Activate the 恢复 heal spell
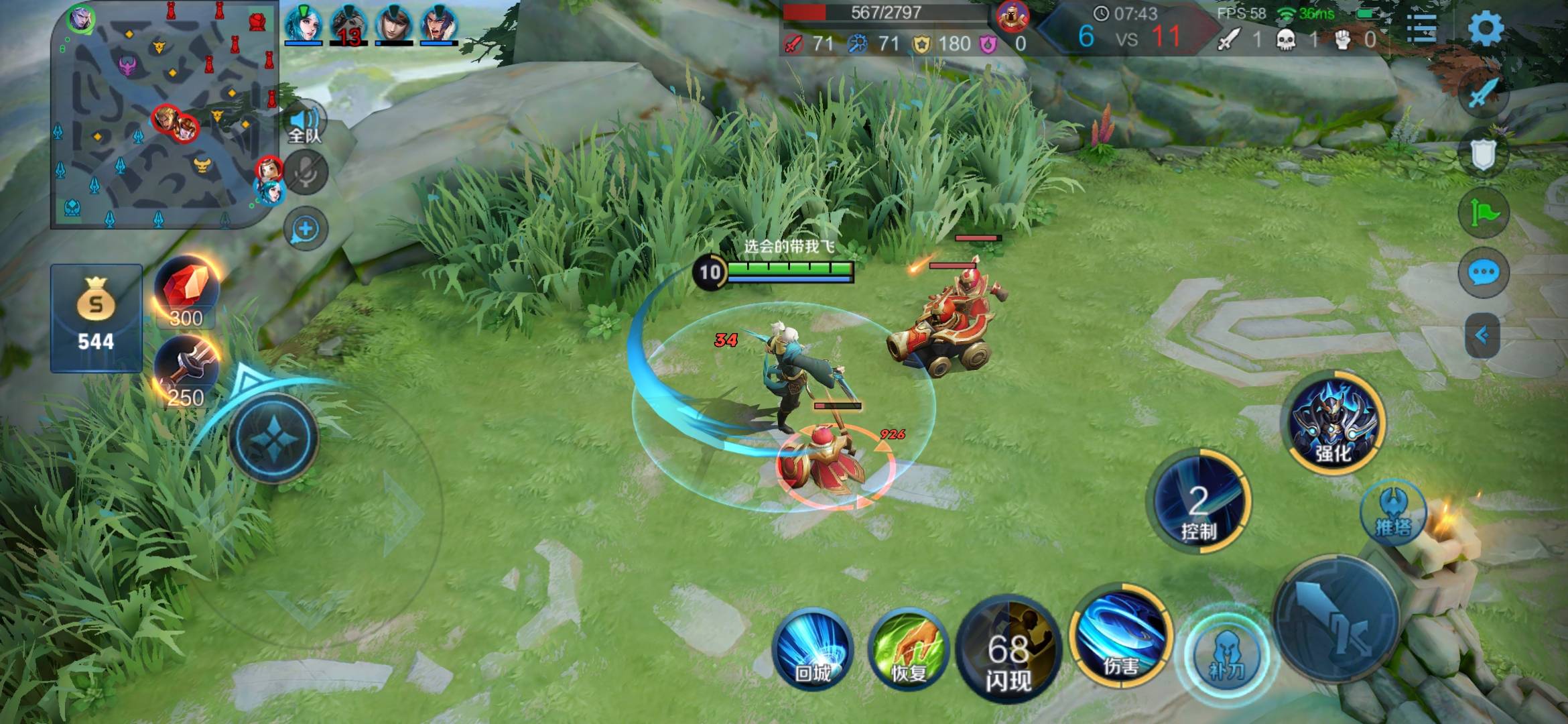Image resolution: width=1568 pixels, height=724 pixels. point(908,649)
